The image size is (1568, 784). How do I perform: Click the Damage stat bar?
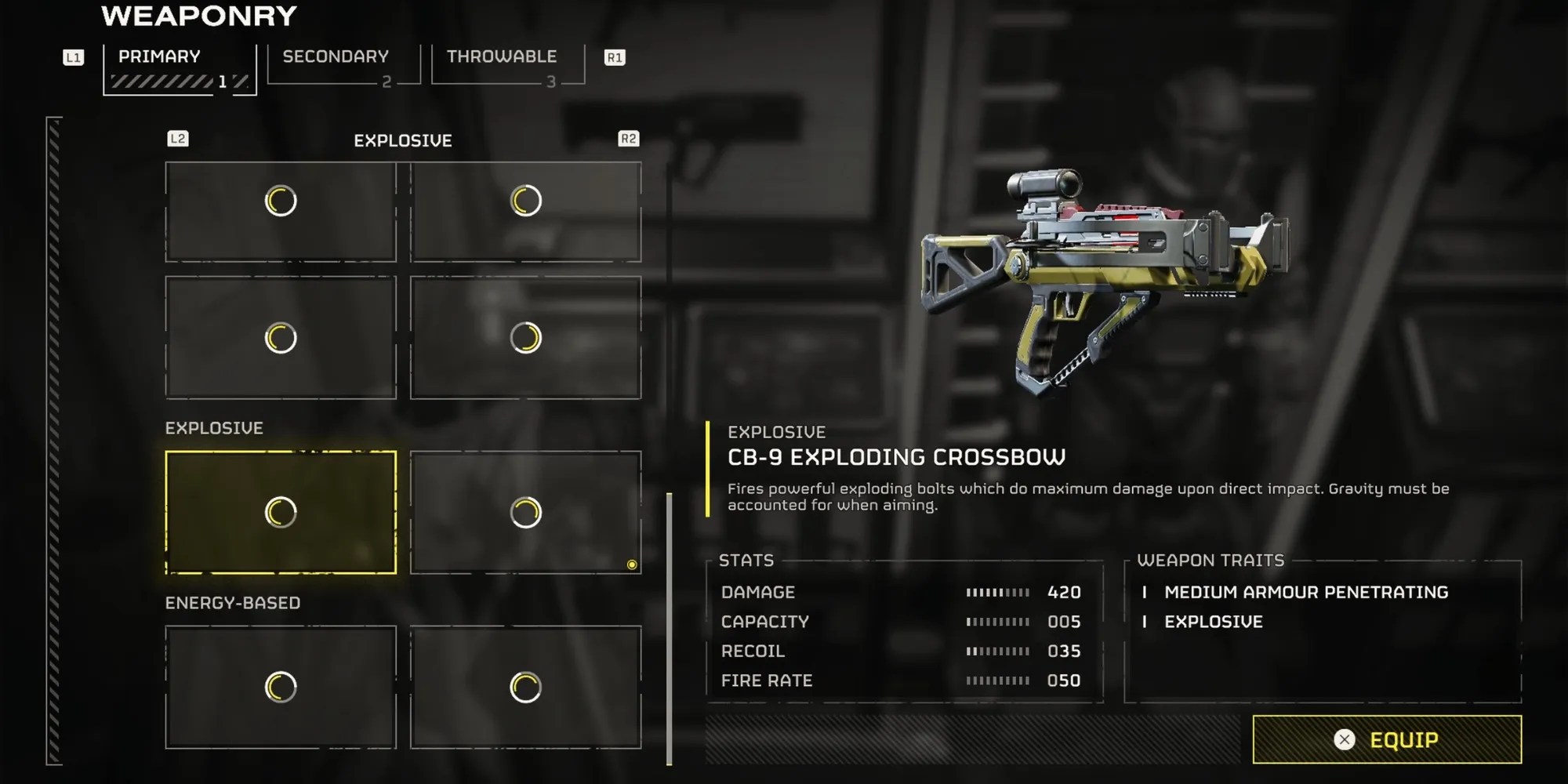click(x=996, y=593)
